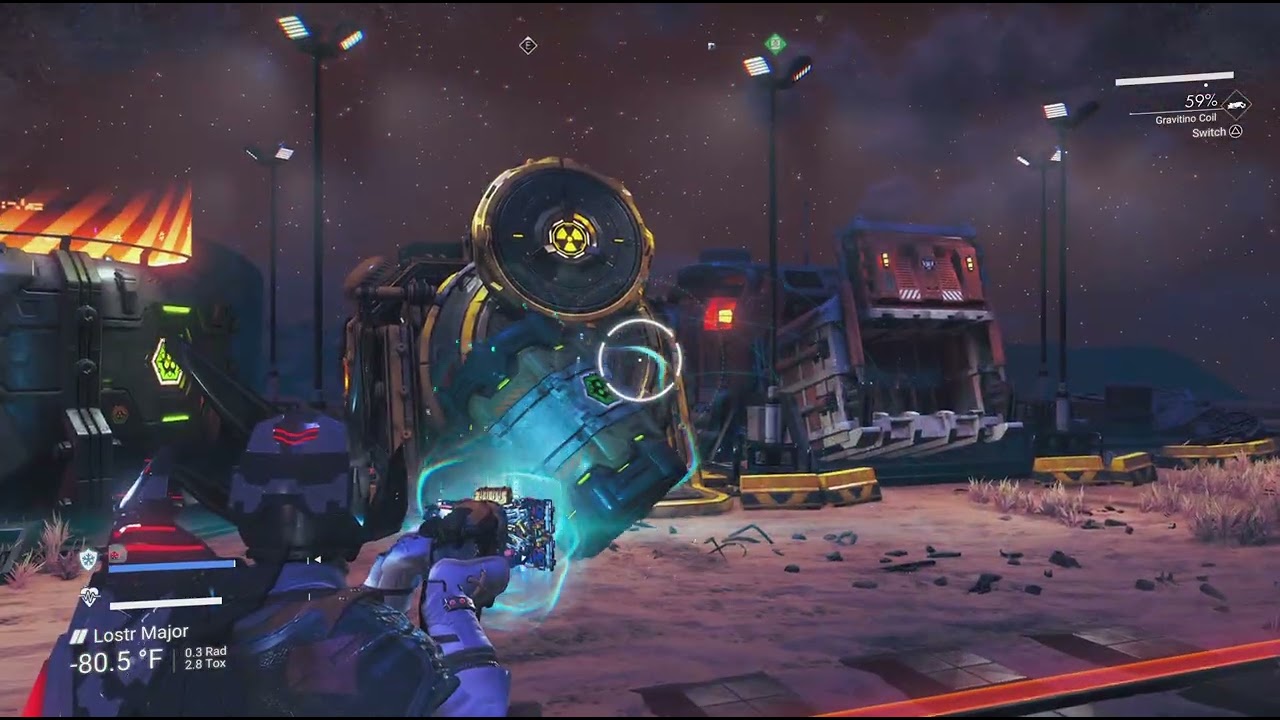This screenshot has height=720, width=1280.
Task: Click the snowflake hazard protection shield icon
Action: [89, 560]
